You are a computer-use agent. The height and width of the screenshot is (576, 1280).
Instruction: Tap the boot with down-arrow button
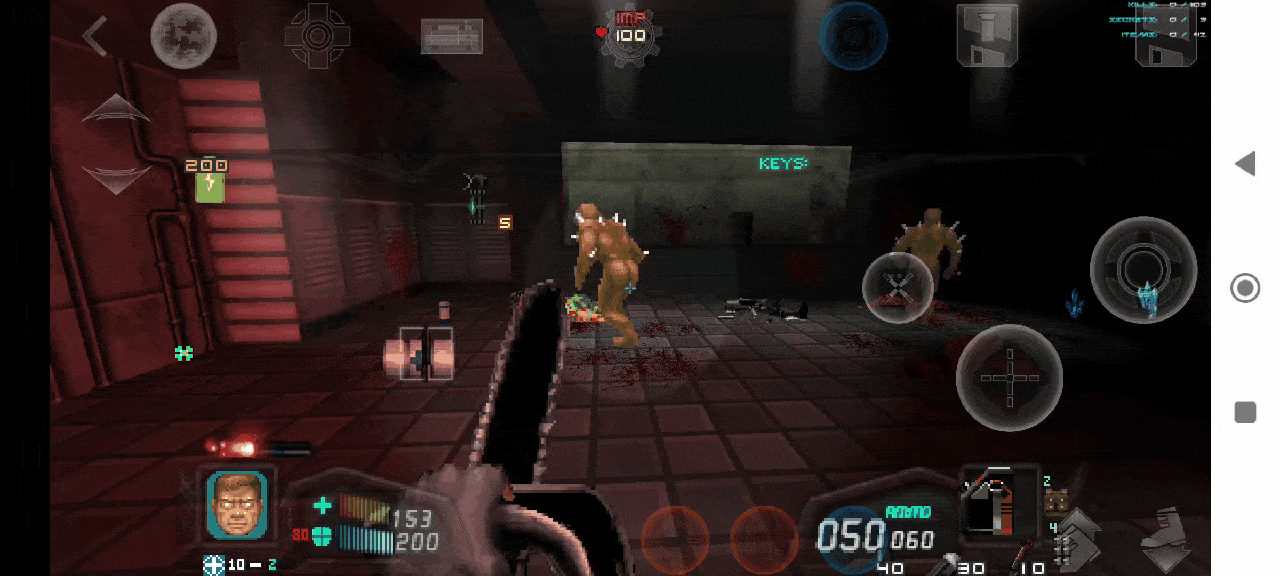[1166, 540]
